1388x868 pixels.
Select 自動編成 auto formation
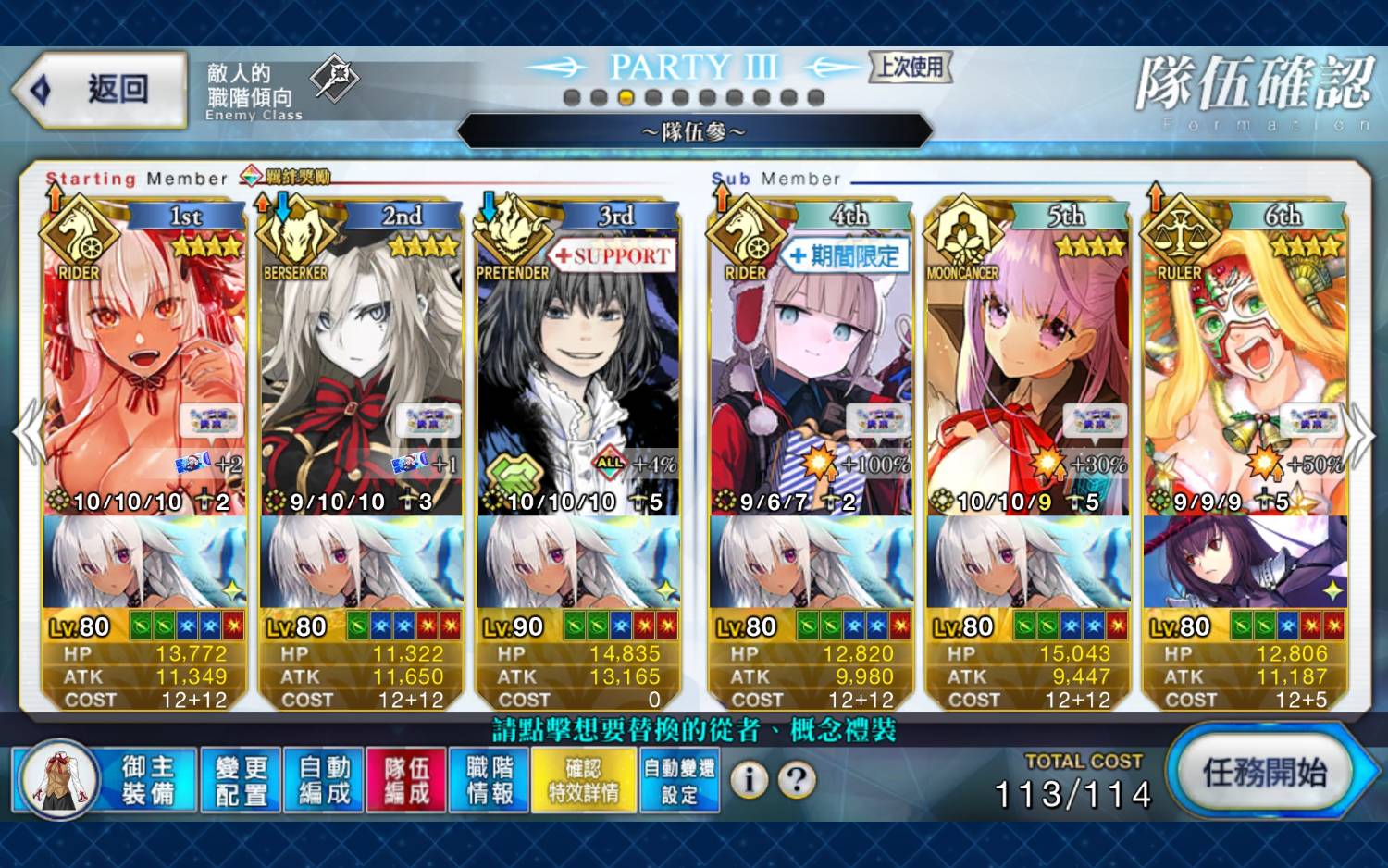[324, 780]
